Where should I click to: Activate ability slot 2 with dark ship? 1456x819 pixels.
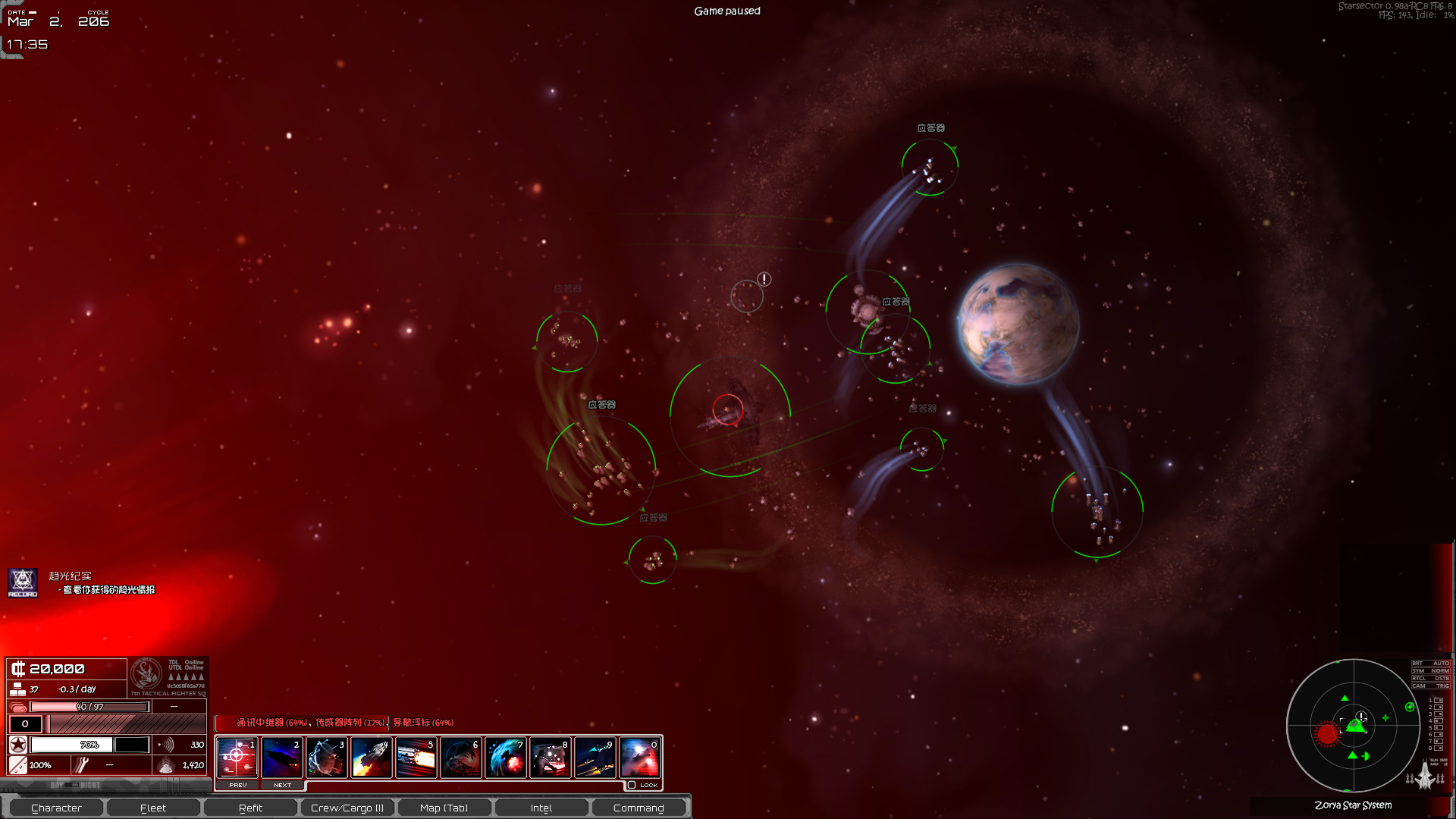[282, 757]
